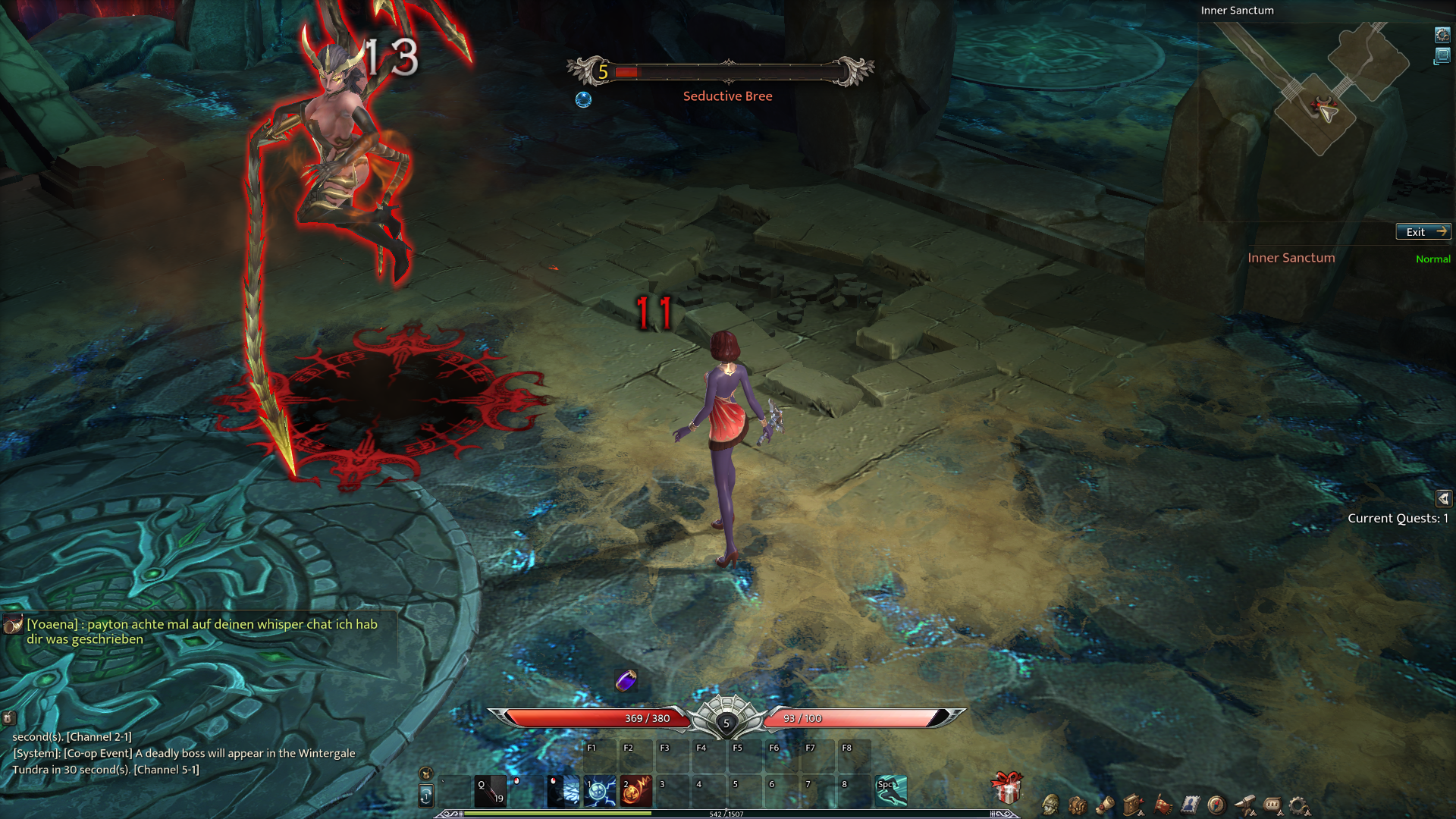Open the guild banner menu

point(1162,805)
